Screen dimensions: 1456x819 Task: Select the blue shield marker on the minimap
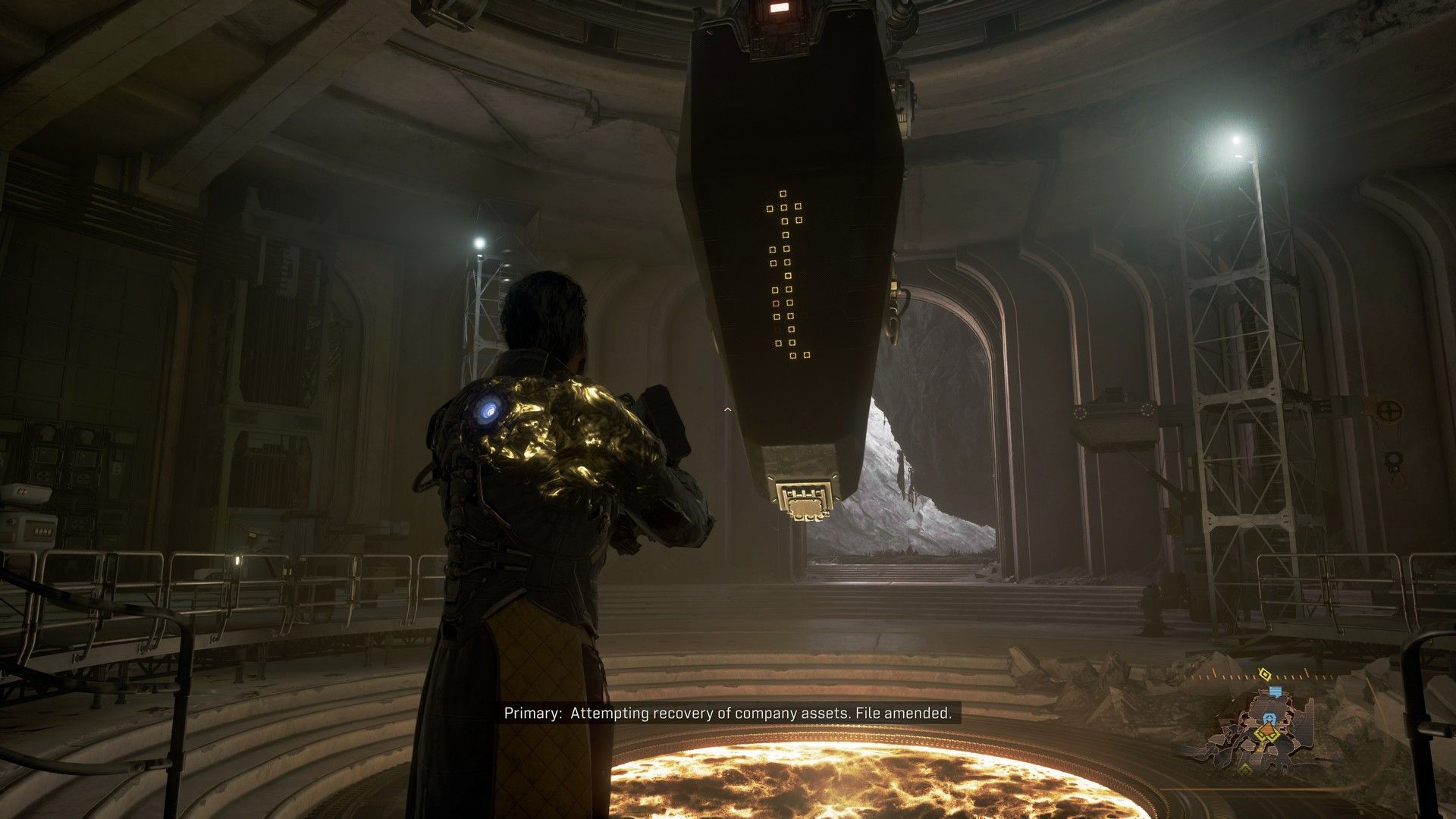[1269, 718]
